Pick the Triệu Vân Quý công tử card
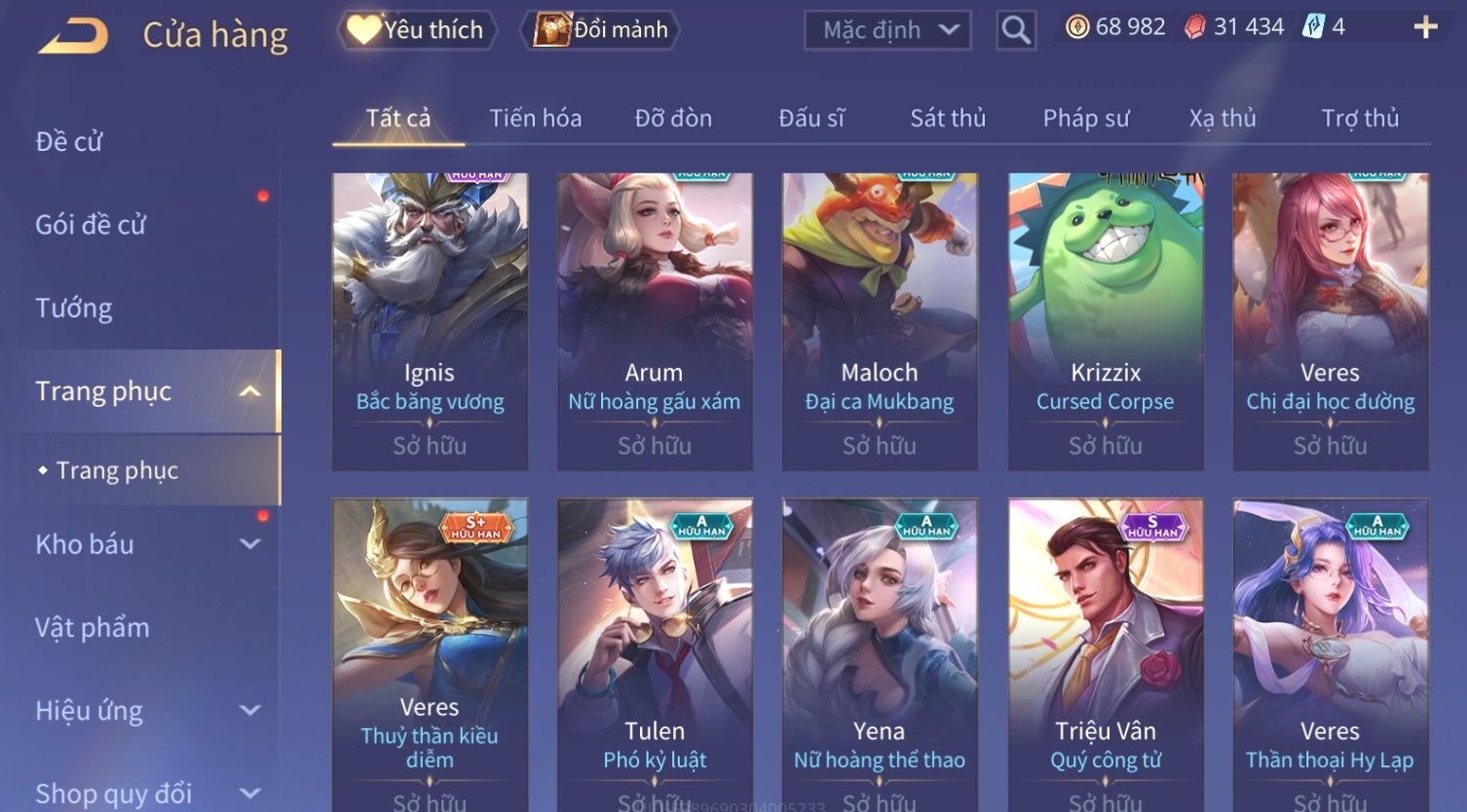Screen dimensions: 1467x812 coord(1105,652)
